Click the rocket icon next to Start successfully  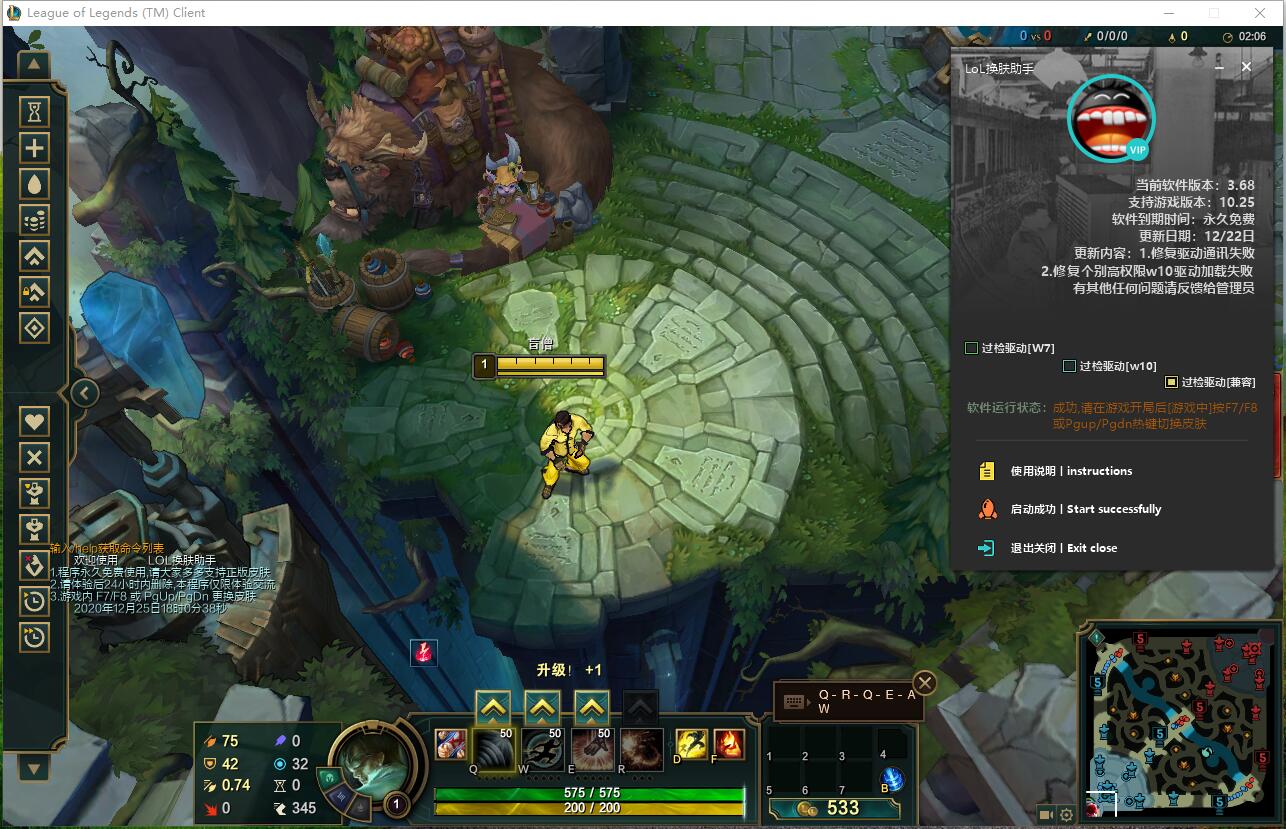pyautogui.click(x=988, y=509)
